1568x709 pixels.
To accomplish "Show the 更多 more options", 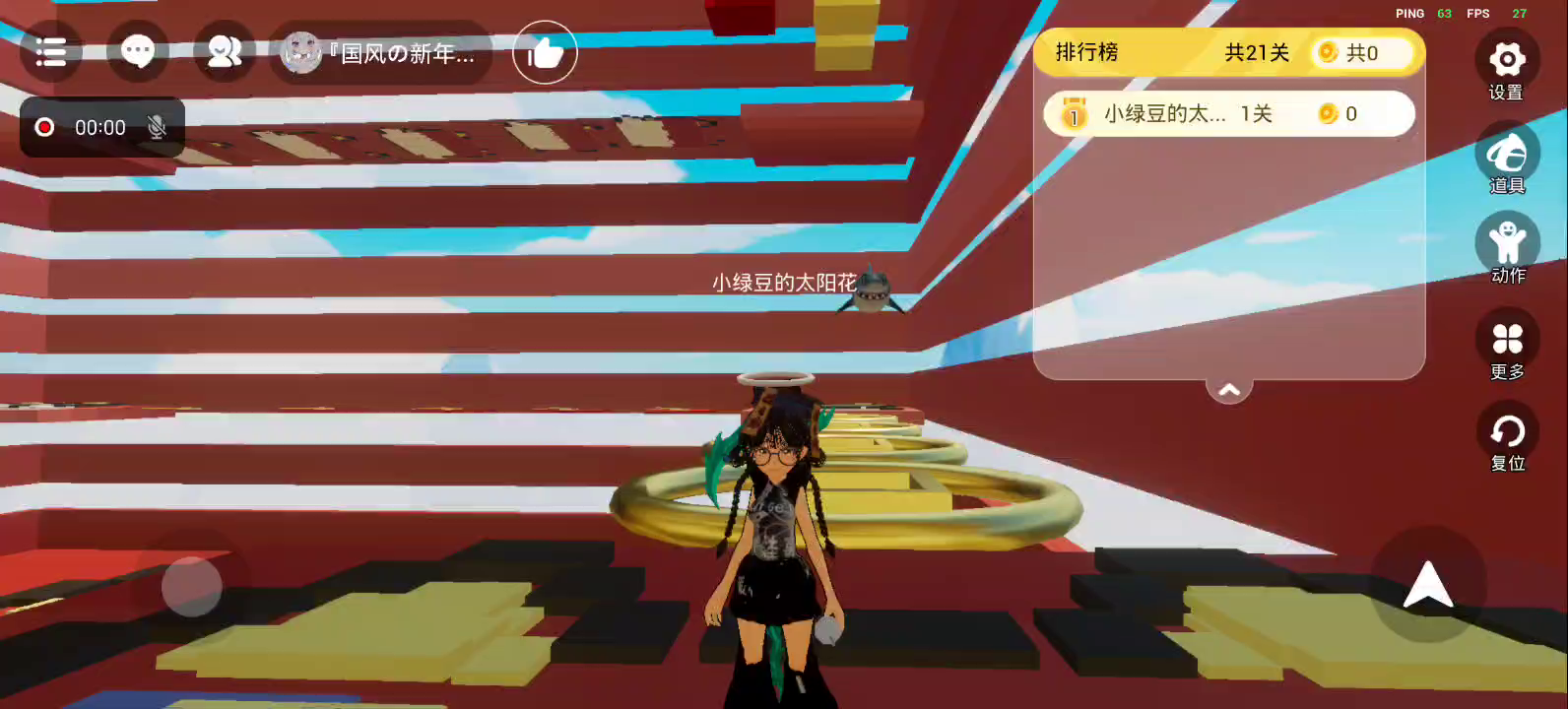I will [x=1506, y=340].
